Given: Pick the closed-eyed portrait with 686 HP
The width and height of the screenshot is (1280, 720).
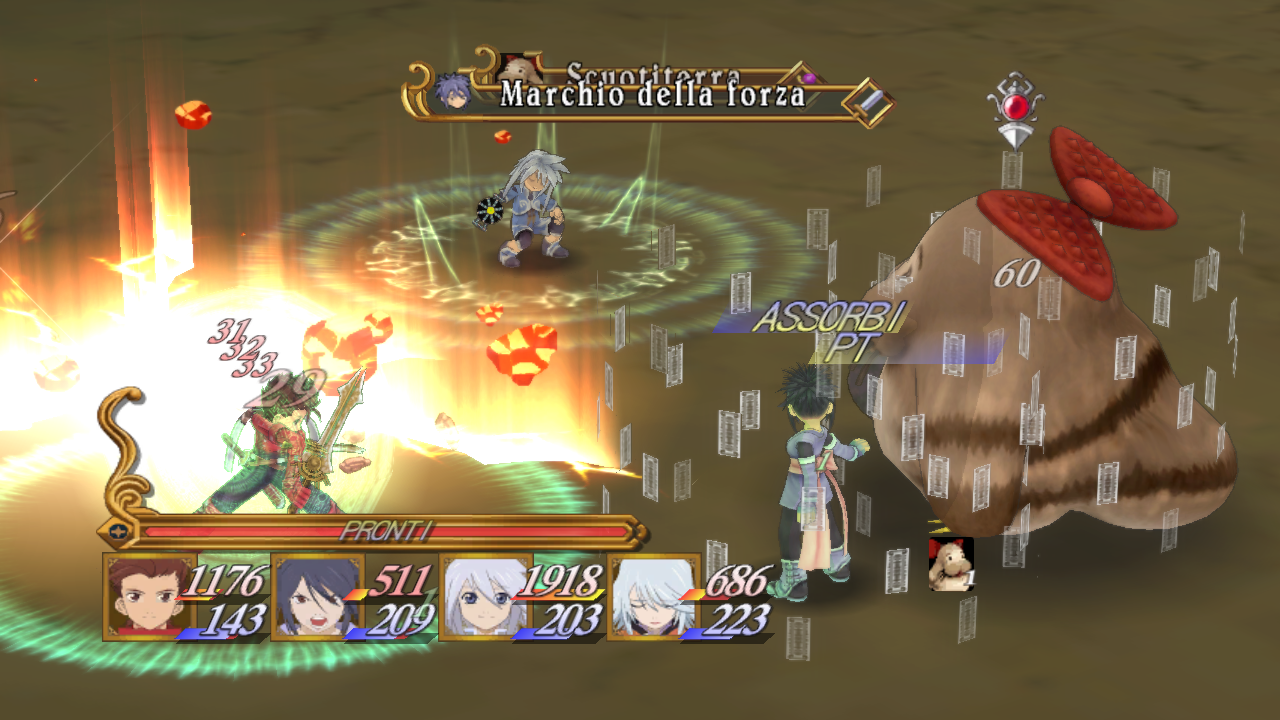Looking at the screenshot, I should coord(642,597).
